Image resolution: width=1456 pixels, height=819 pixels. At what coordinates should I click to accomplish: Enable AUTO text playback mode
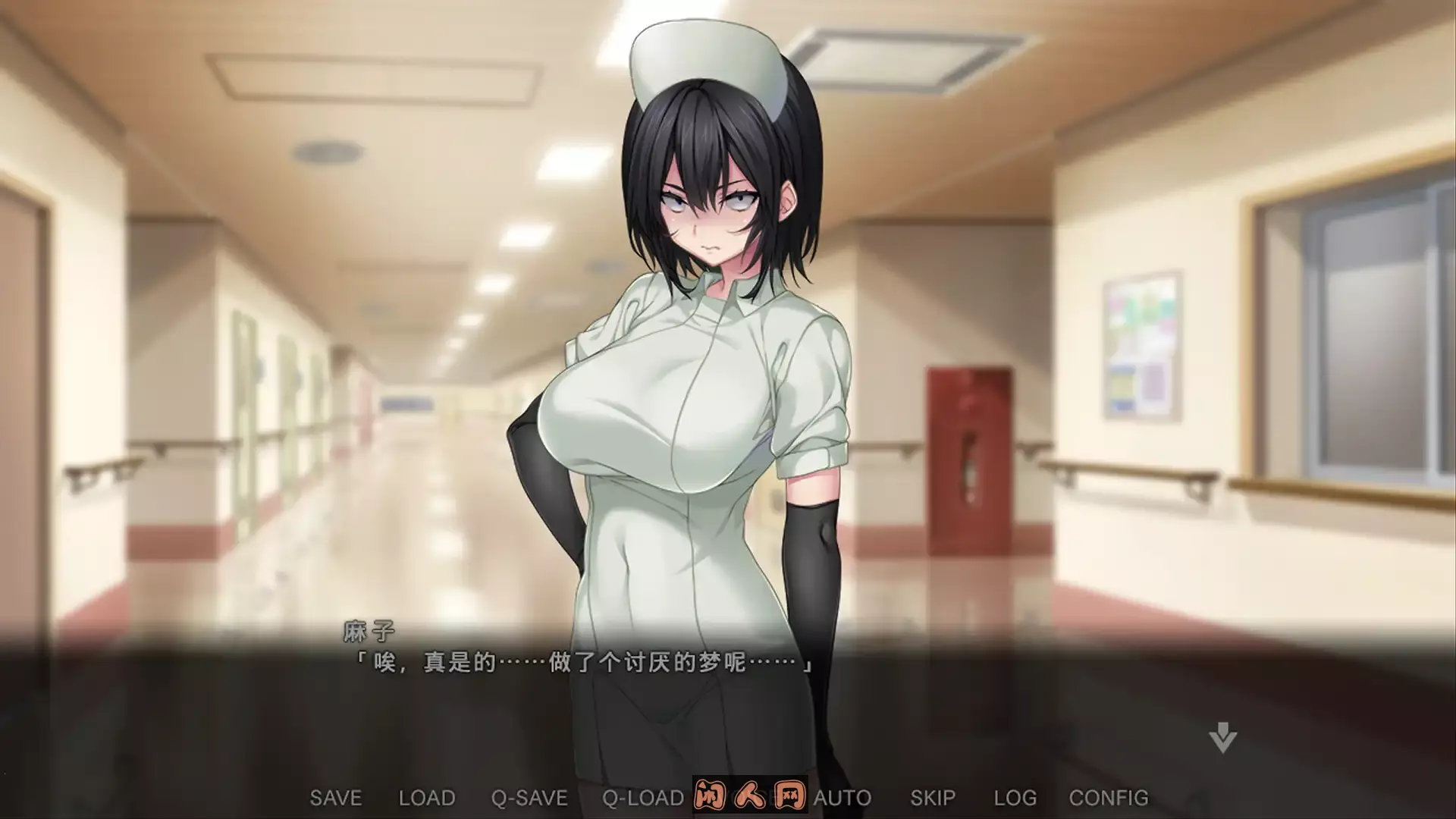click(844, 798)
